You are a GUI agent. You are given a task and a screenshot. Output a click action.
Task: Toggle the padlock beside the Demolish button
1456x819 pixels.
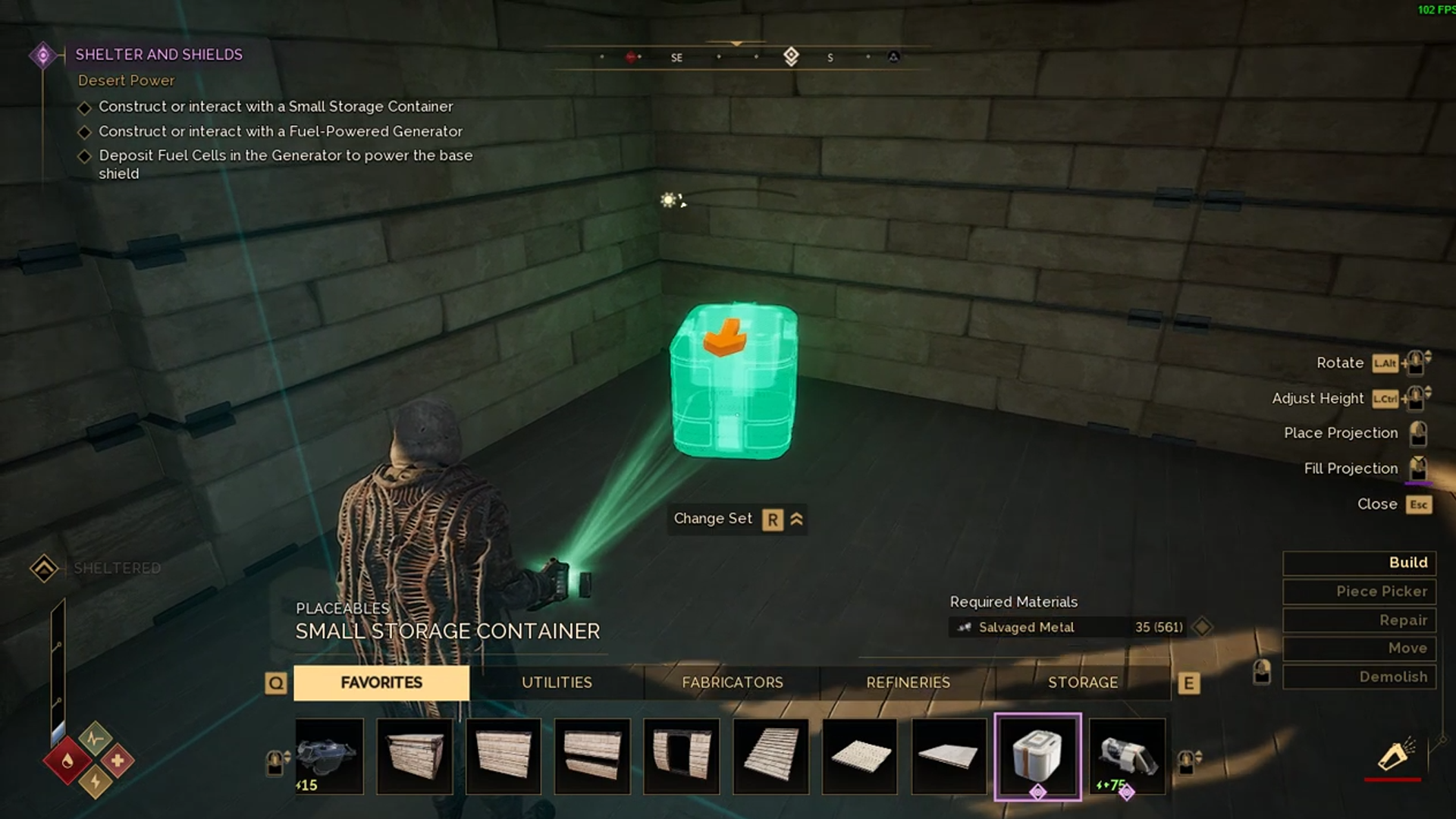(1261, 673)
